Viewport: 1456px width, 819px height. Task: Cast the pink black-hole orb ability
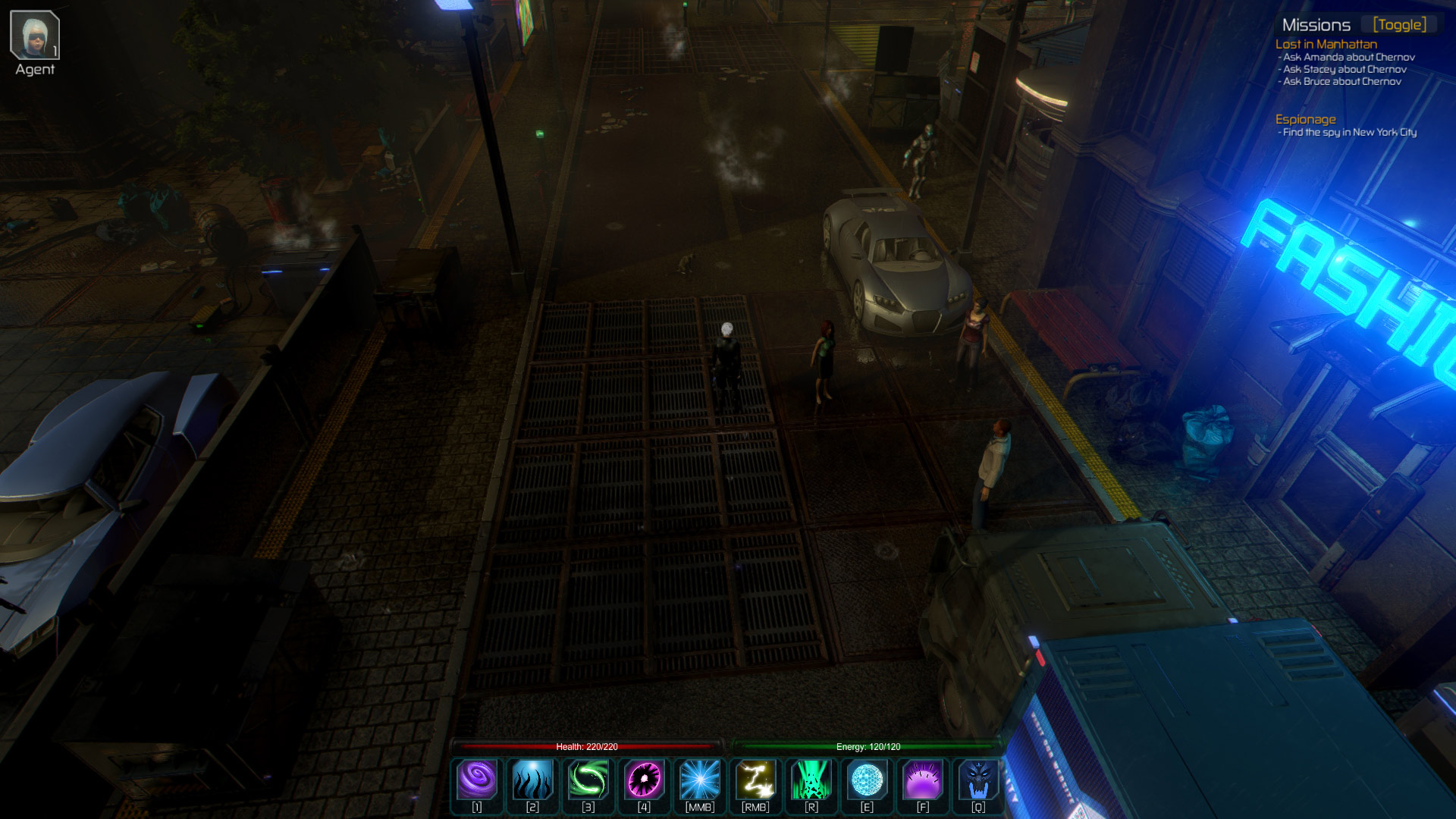(x=644, y=780)
